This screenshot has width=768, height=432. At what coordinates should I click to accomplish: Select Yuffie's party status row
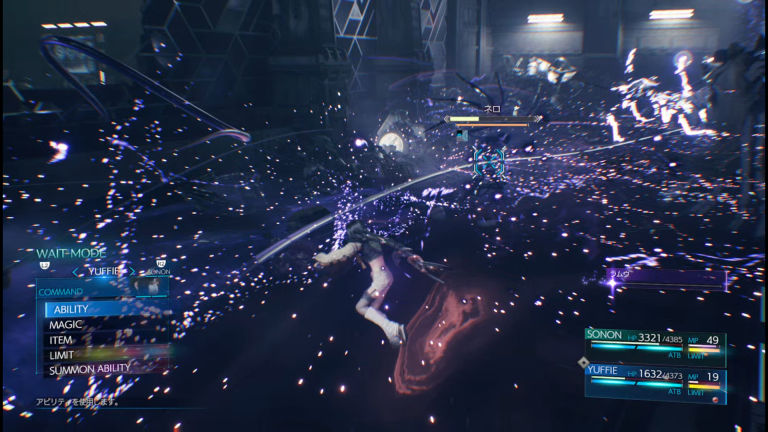pos(655,382)
